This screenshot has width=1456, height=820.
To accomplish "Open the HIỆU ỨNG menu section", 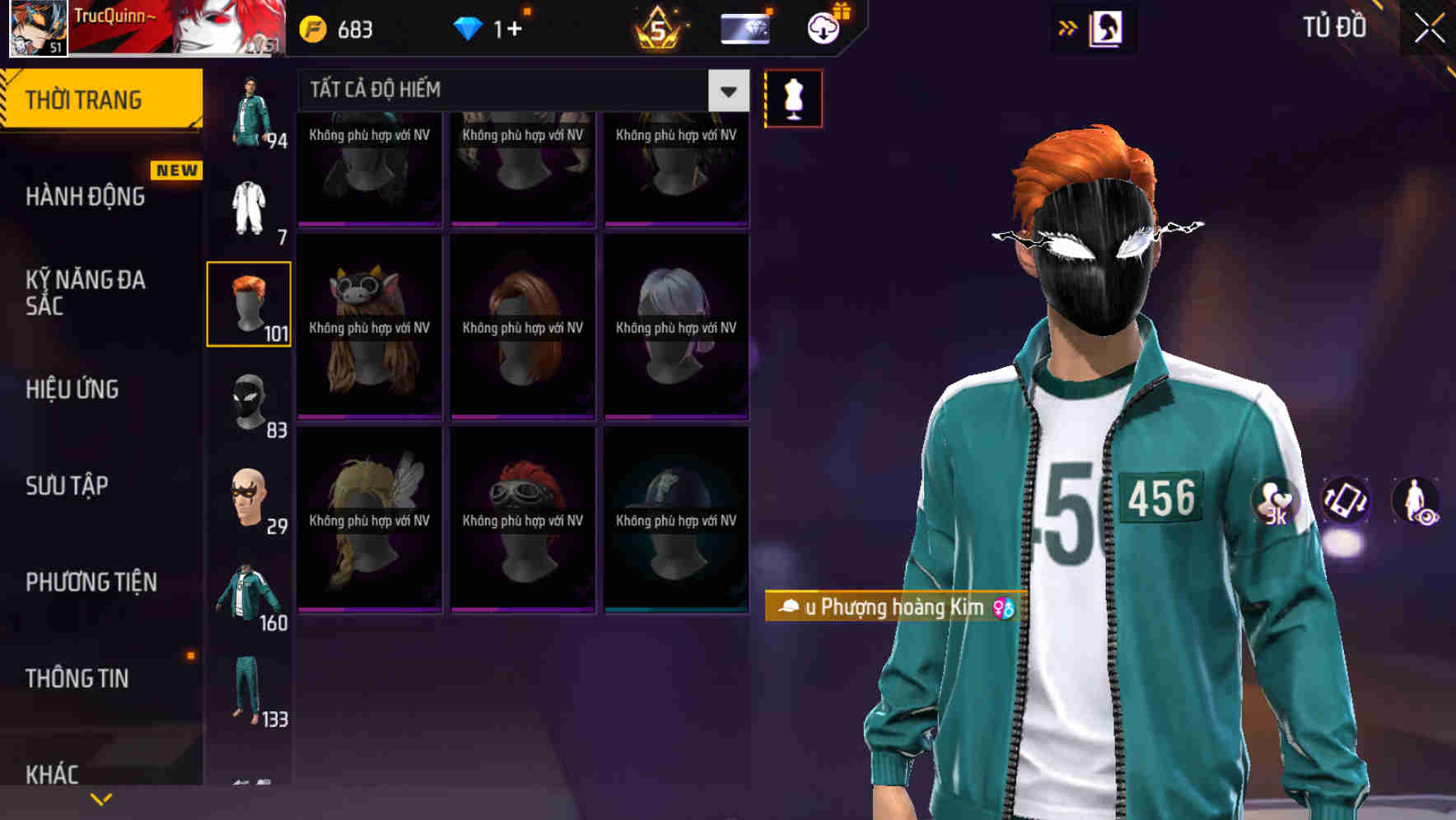I will pyautogui.click(x=72, y=389).
